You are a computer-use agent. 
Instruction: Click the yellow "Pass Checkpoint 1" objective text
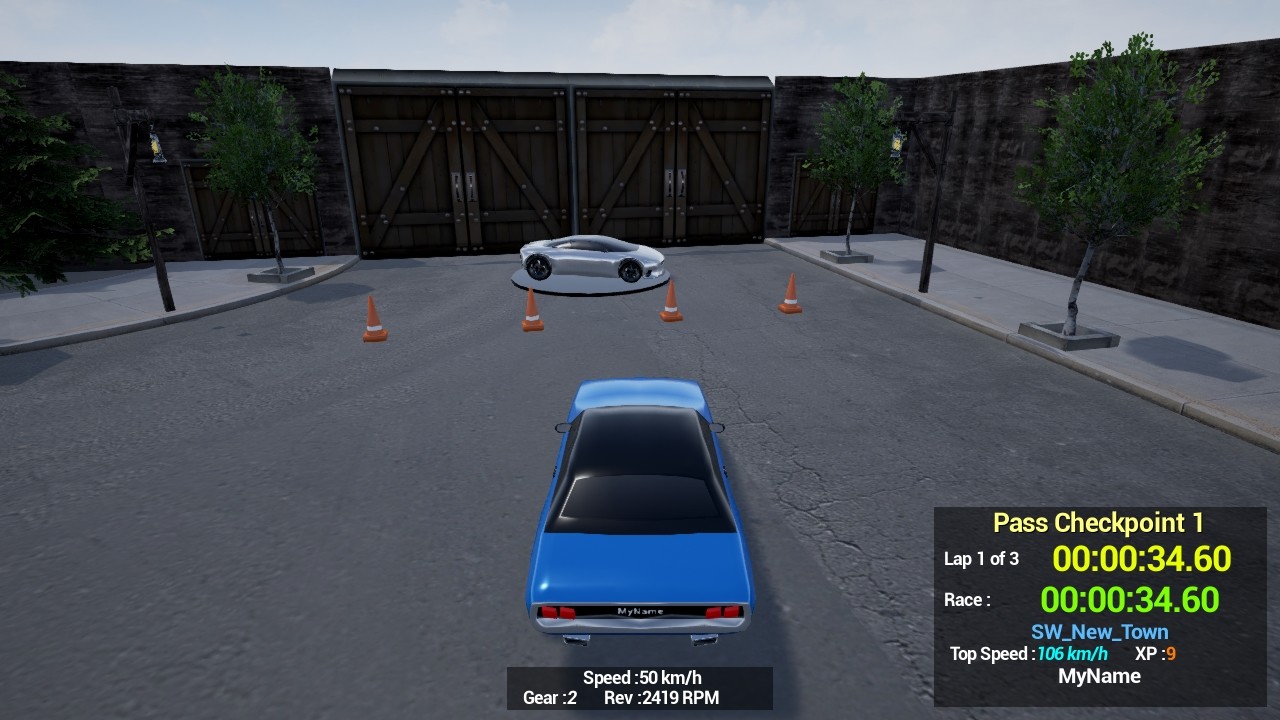pyautogui.click(x=1099, y=521)
